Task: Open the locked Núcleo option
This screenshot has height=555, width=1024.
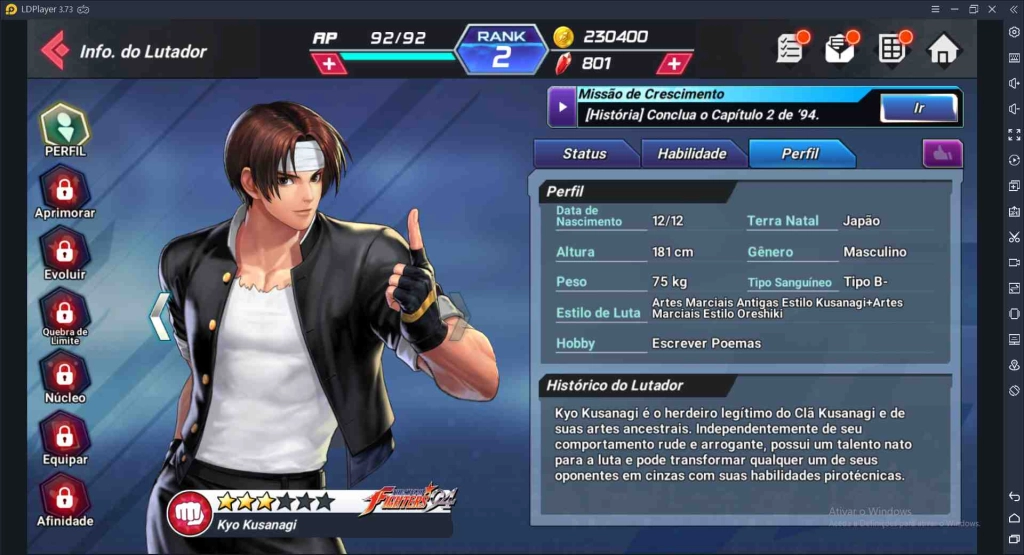Action: tap(65, 376)
